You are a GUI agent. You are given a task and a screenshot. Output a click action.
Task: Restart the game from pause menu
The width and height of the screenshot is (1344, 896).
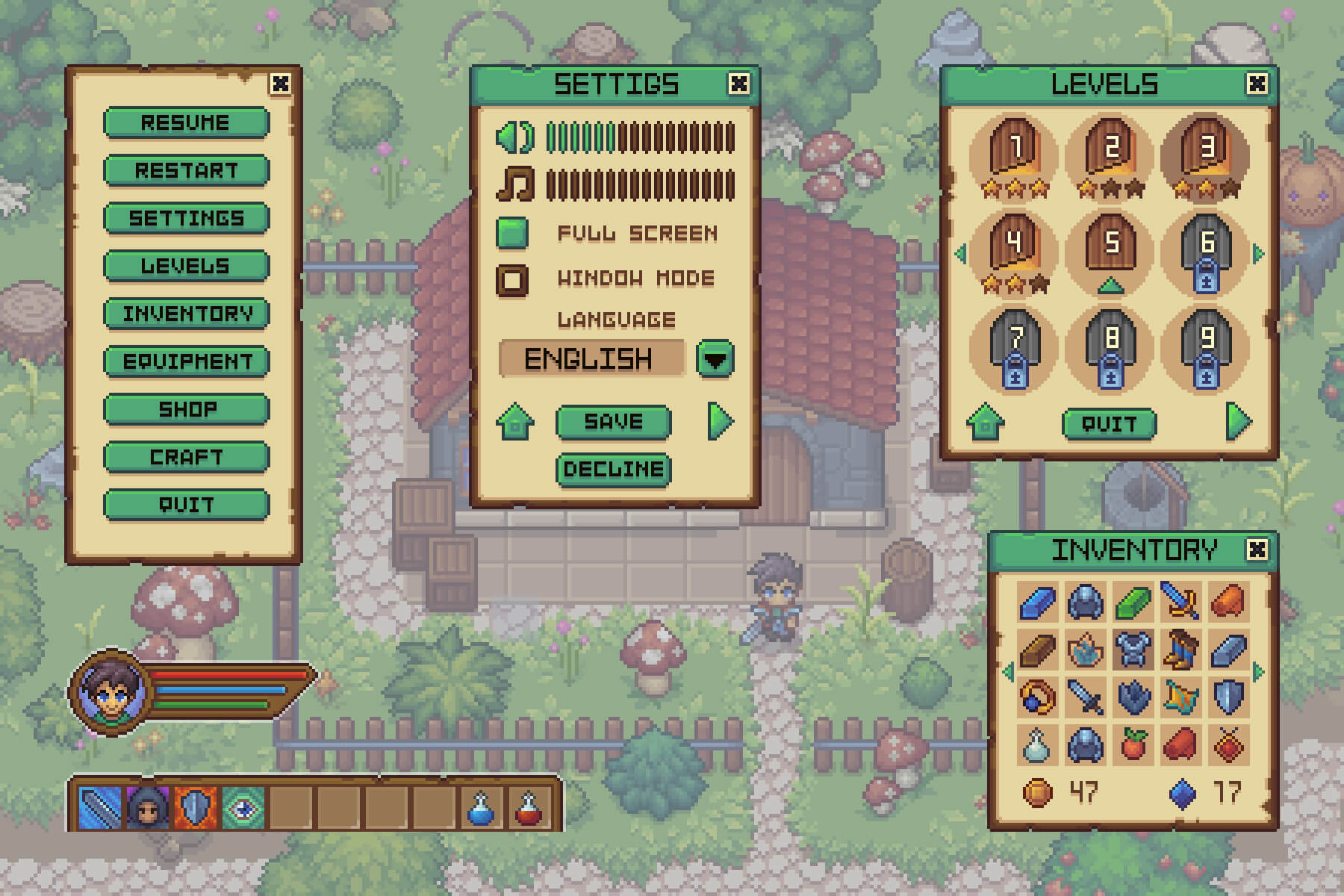point(186,170)
